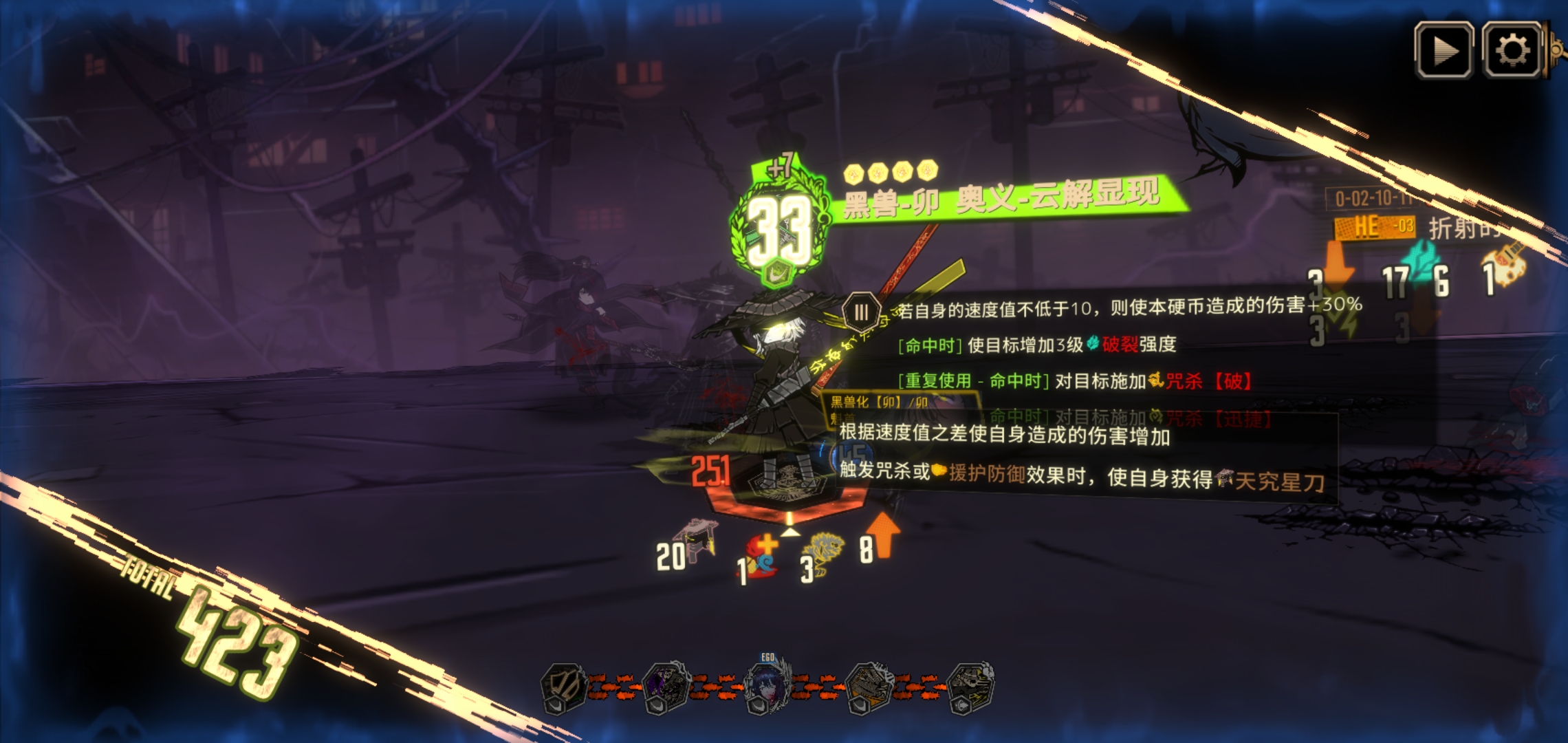This screenshot has width=1568, height=743.
Task: View the yellow curse status icon showing 3
Action: coord(824,554)
